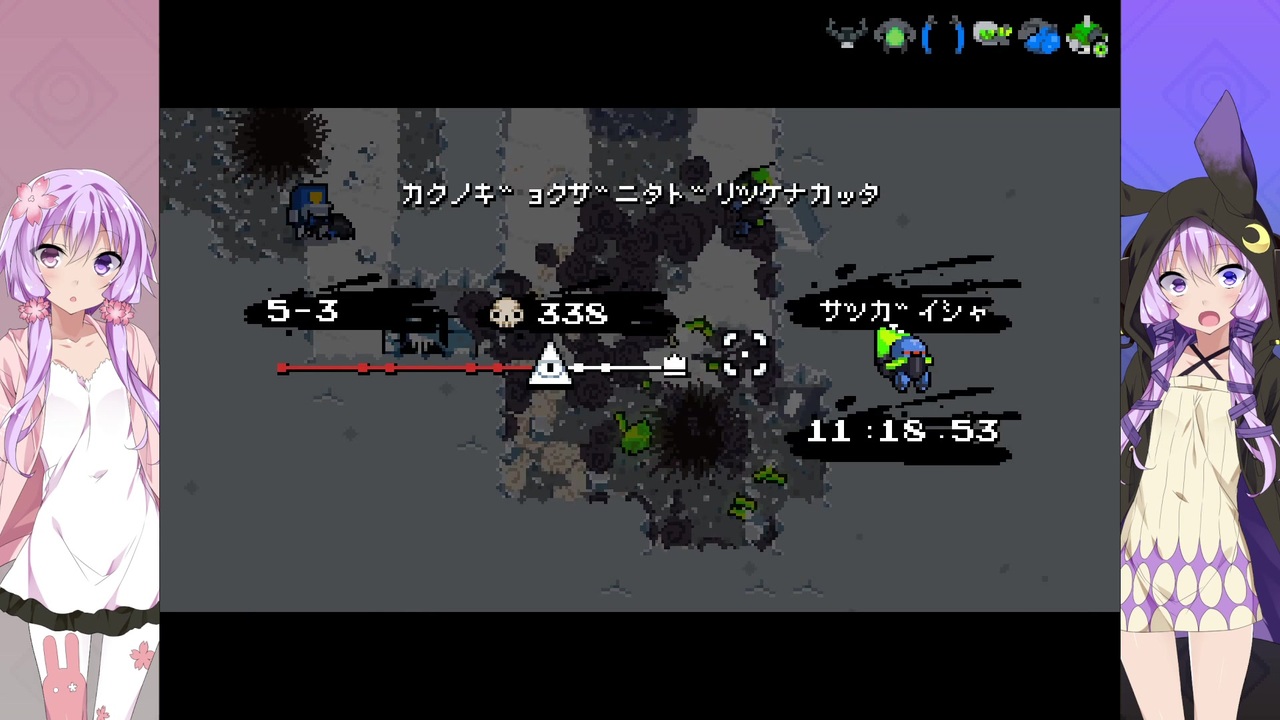Click the 5-3 level label
The image size is (1280, 720).
tap(302, 312)
